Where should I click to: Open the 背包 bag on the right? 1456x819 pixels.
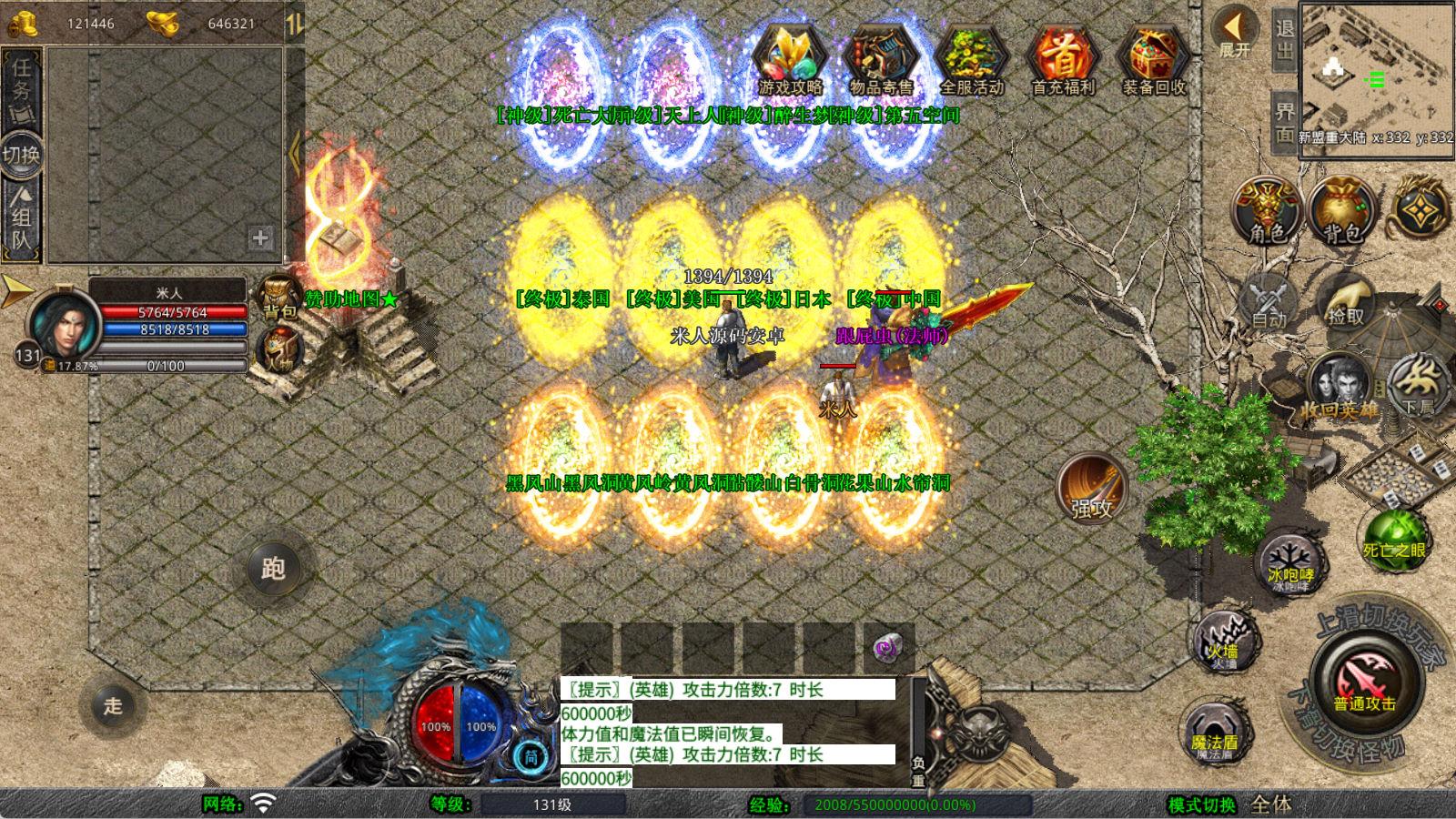1341,211
